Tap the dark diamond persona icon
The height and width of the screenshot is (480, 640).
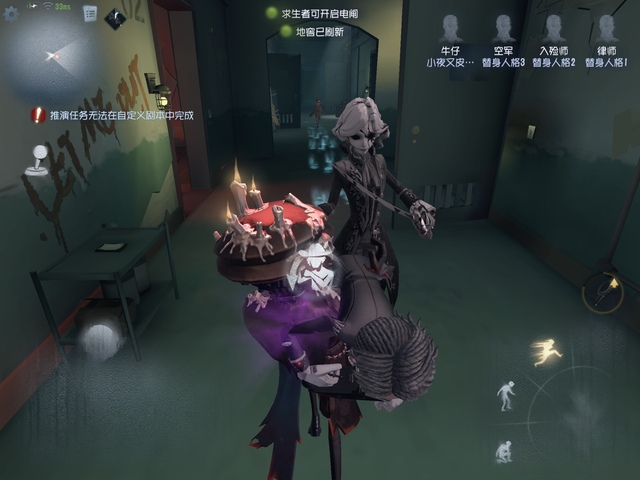click(x=114, y=17)
